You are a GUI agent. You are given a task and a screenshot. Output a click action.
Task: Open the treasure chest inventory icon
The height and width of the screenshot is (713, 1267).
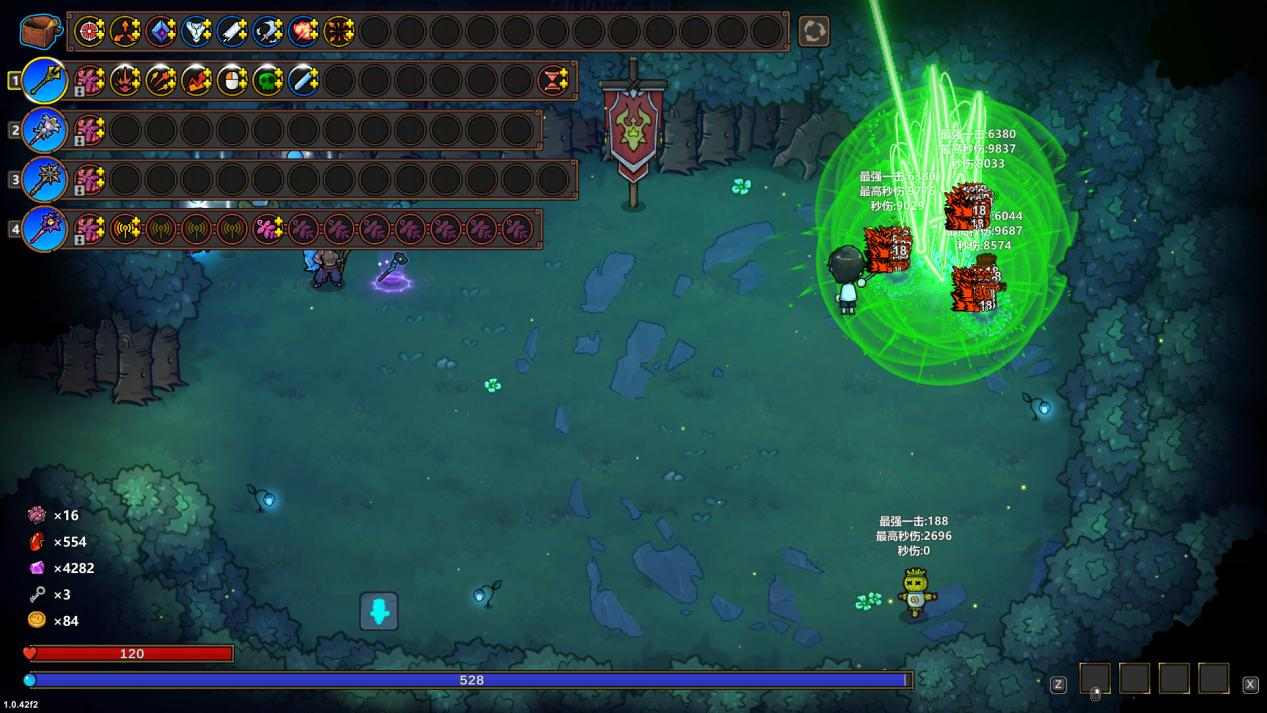pos(40,31)
